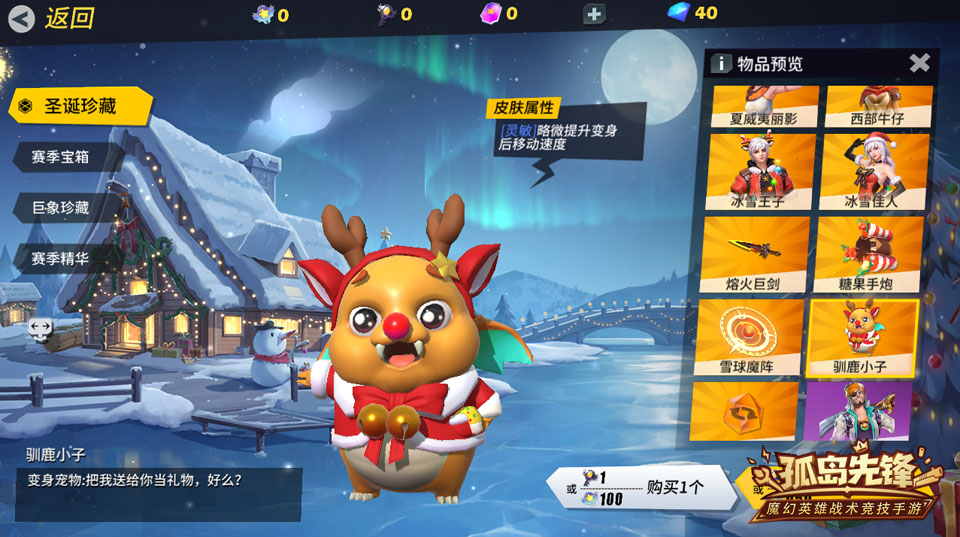Select the 驯鹿小子 pet item
This screenshot has width=960, height=537.
(x=862, y=337)
